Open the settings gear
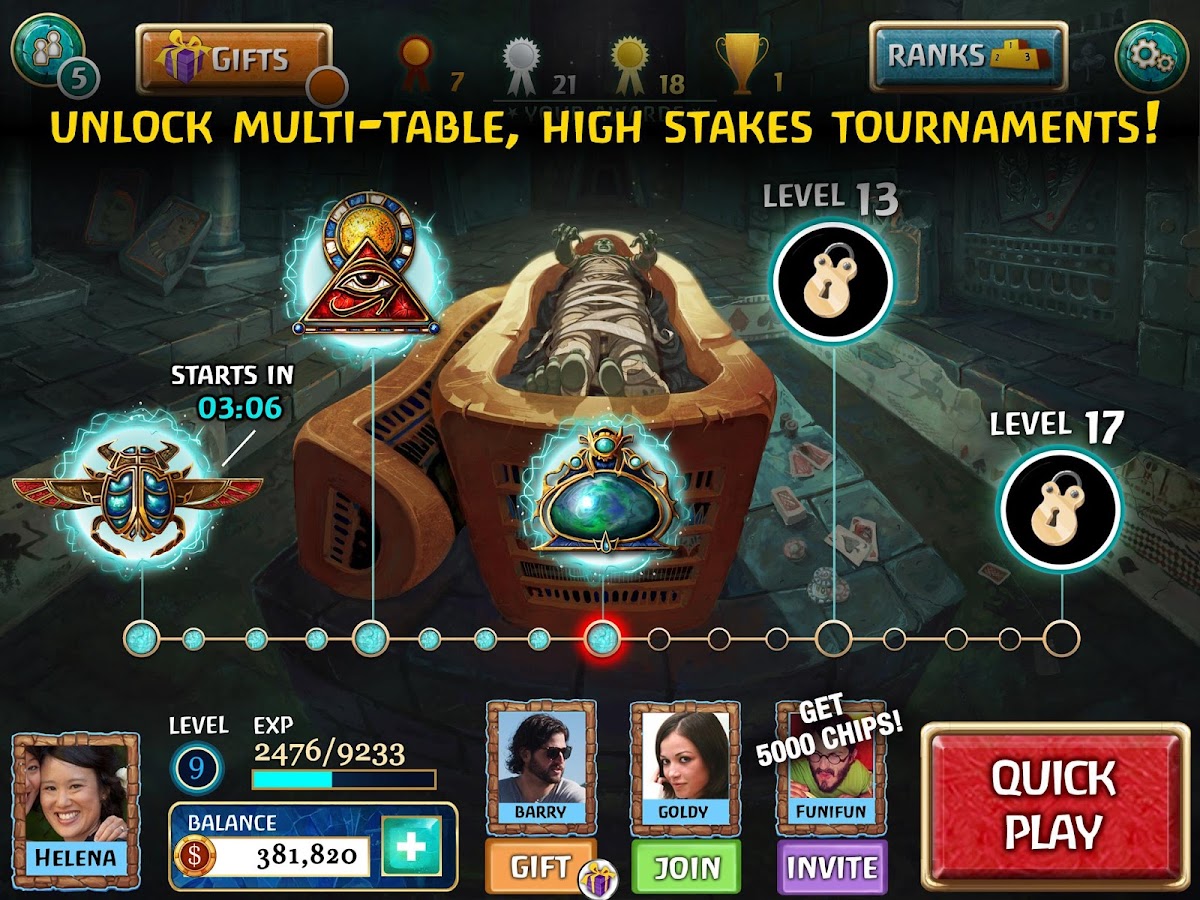 tap(1151, 58)
